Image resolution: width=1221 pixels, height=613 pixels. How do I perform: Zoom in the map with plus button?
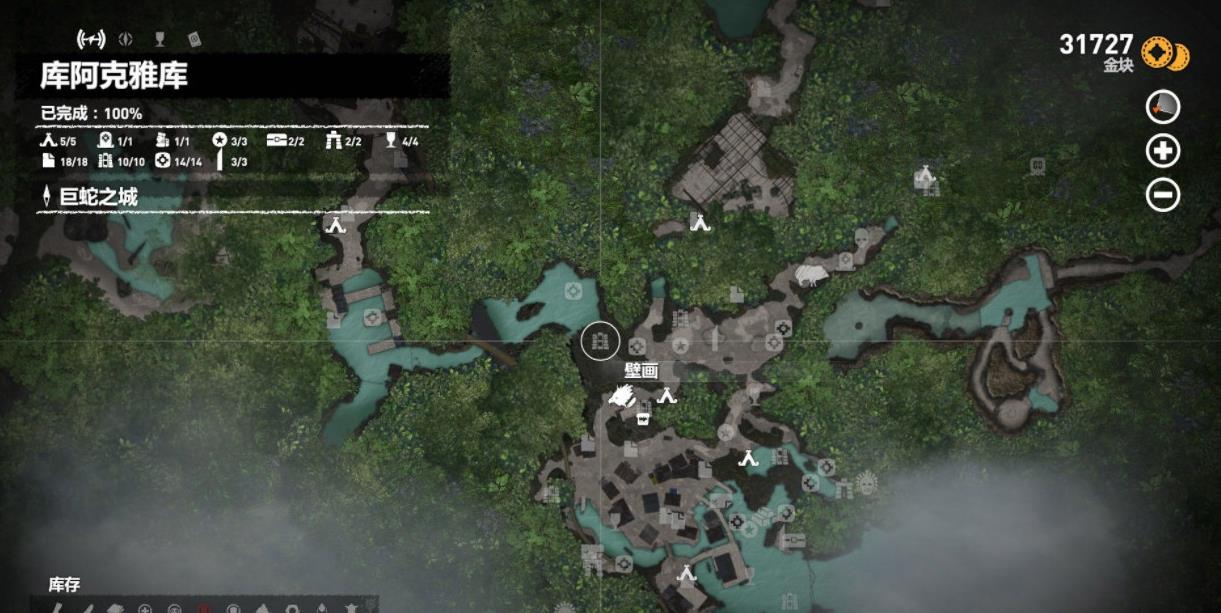(x=1163, y=151)
